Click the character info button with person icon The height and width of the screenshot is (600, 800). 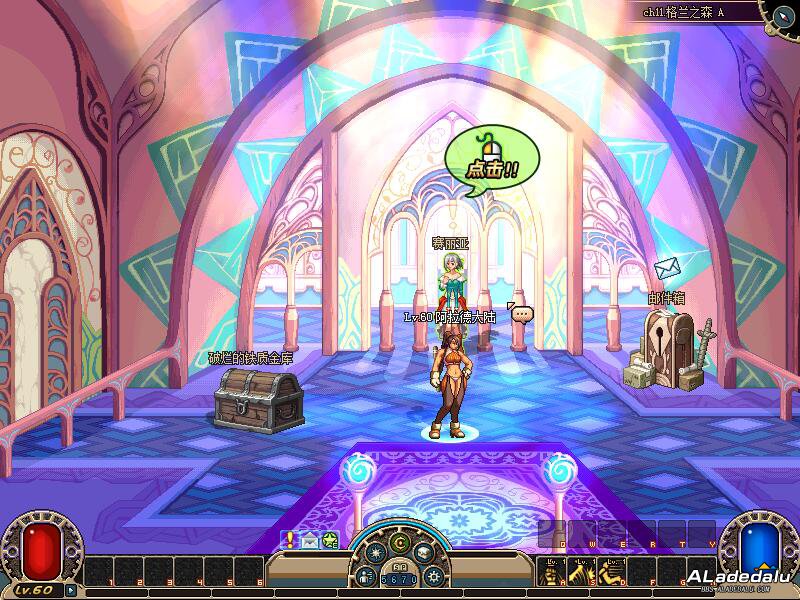[x=365, y=576]
